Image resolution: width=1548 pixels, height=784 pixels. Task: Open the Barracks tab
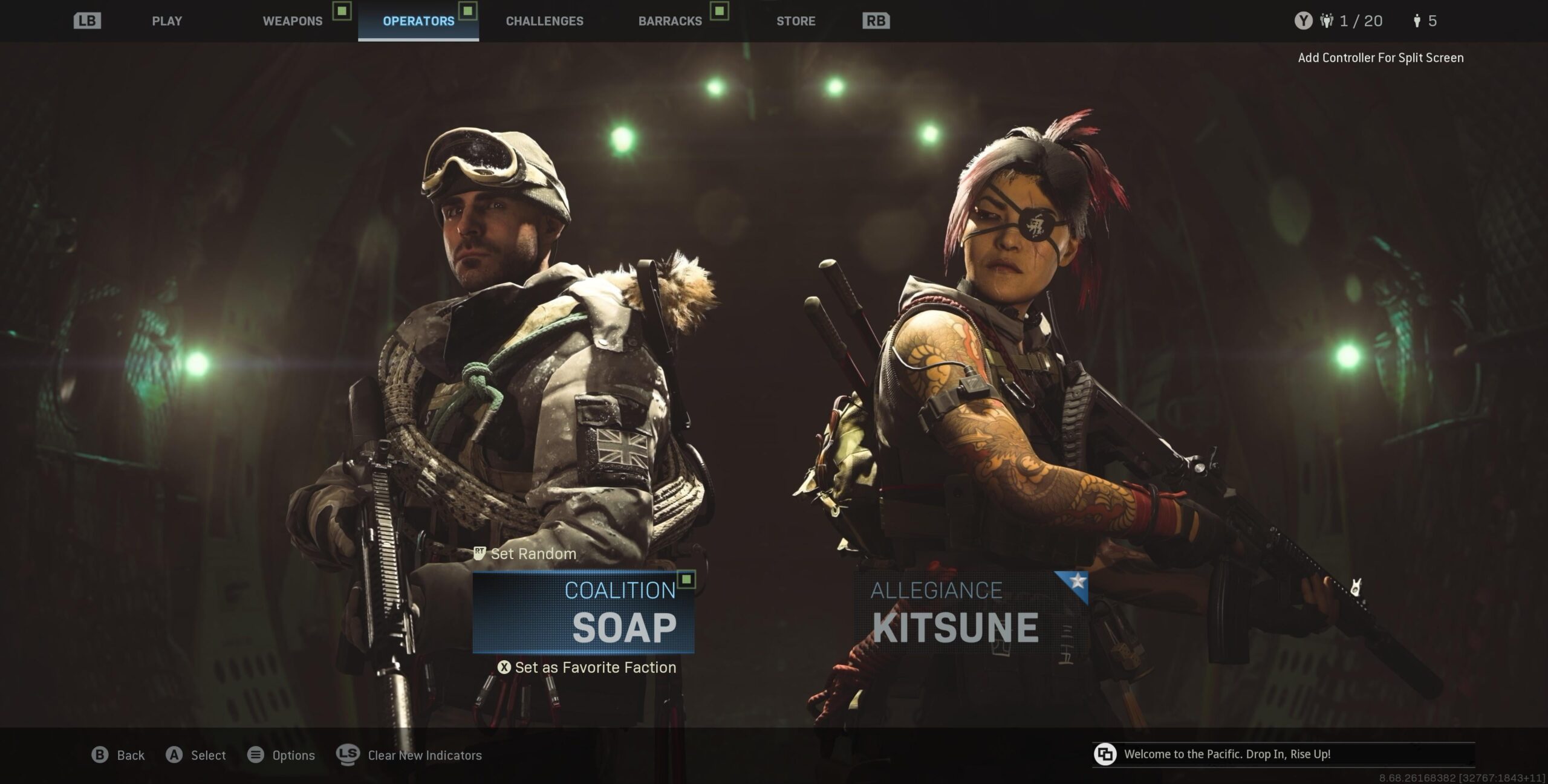pyautogui.click(x=670, y=21)
